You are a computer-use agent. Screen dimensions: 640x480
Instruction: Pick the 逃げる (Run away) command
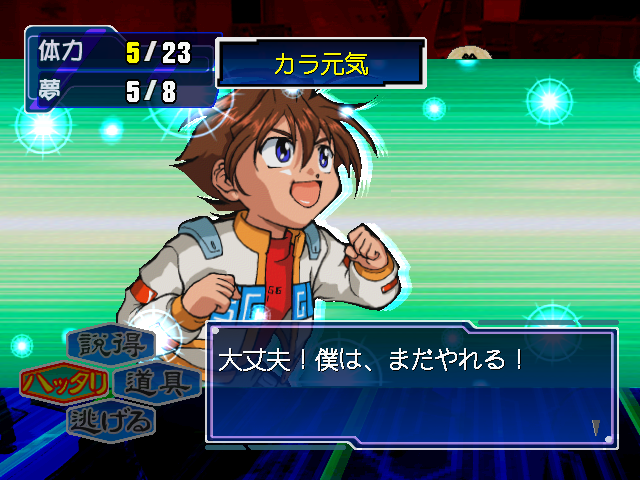(x=111, y=420)
